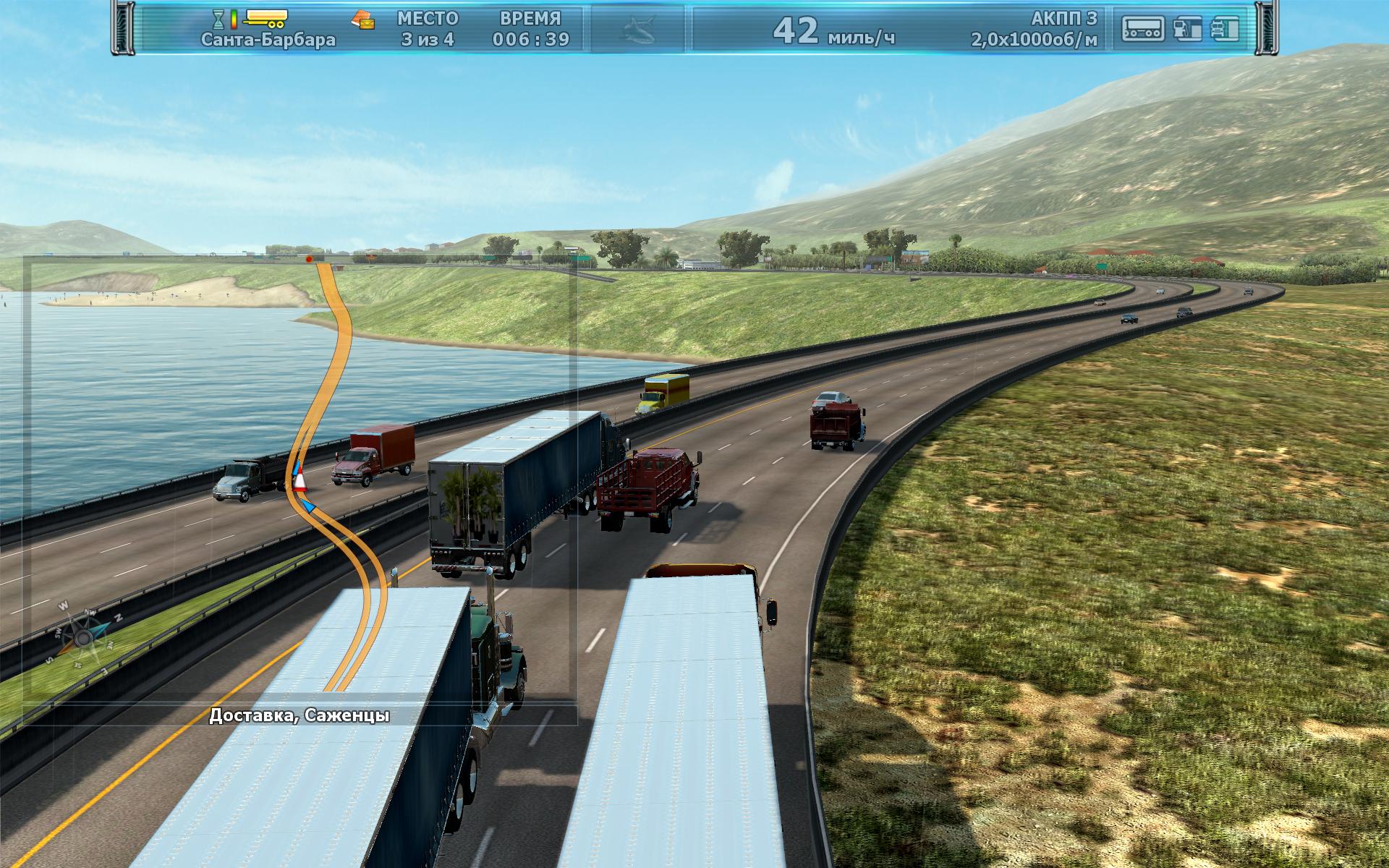This screenshot has height=868, width=1389.
Task: Click the yellow trailer cargo icon
Action: pyautogui.click(x=266, y=17)
